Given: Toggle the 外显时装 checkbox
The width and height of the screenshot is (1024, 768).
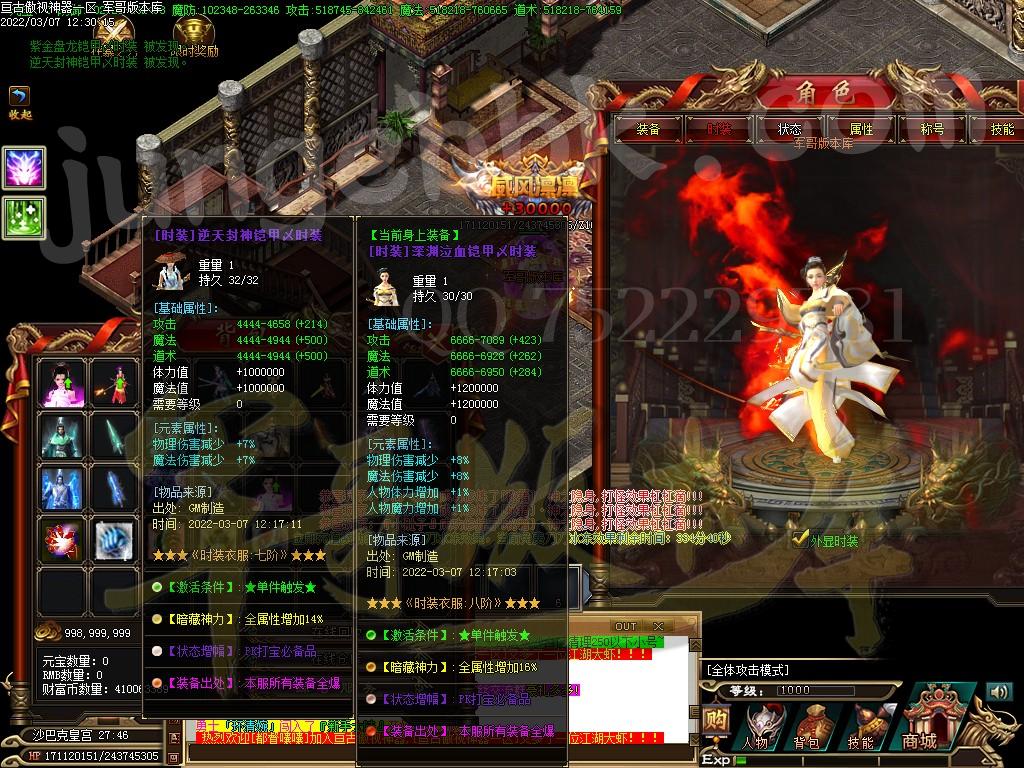Looking at the screenshot, I should coord(800,539).
